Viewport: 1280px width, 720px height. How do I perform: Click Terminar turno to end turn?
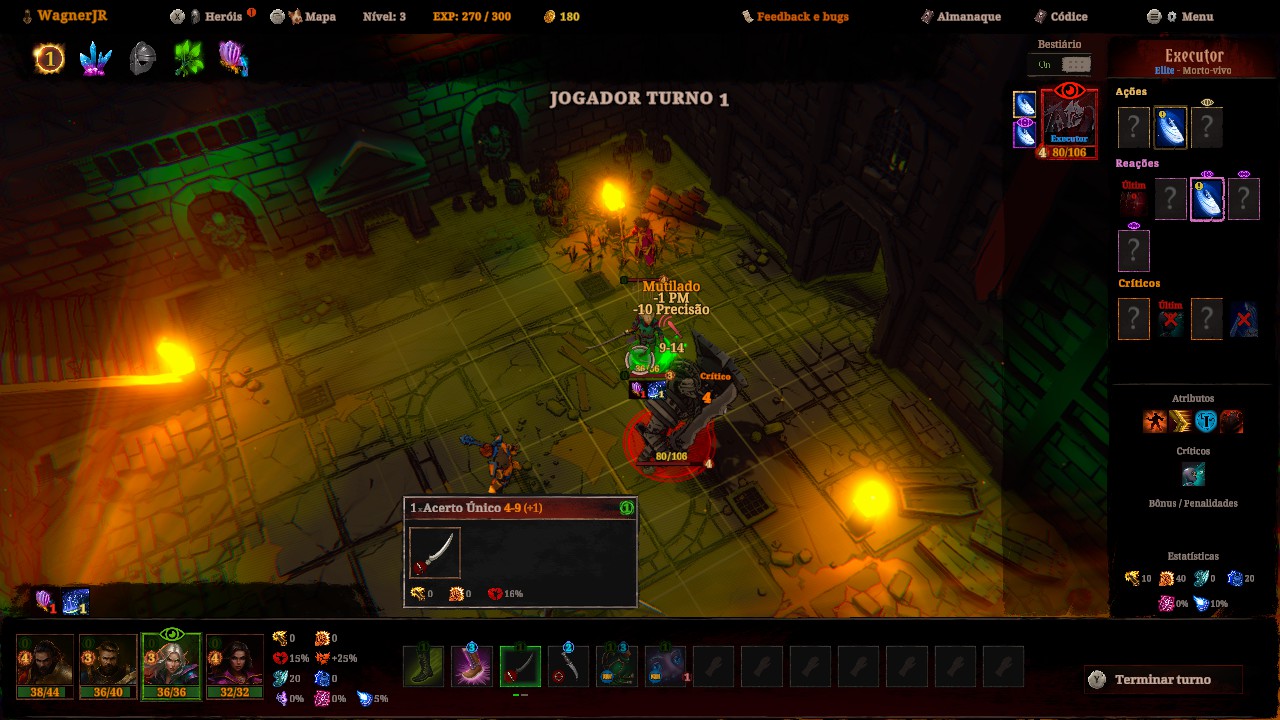[x=1162, y=680]
